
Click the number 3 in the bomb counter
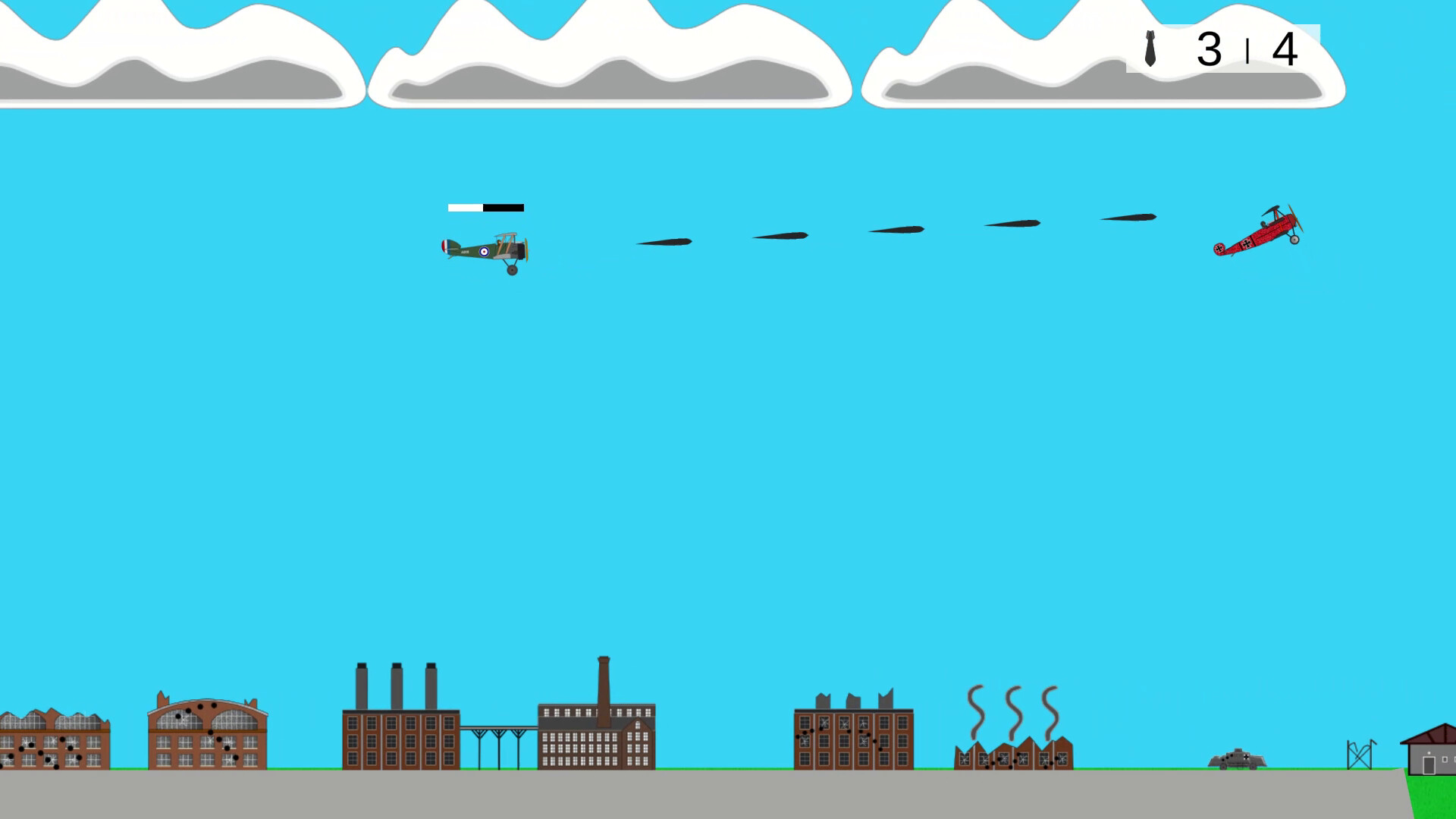click(1209, 49)
